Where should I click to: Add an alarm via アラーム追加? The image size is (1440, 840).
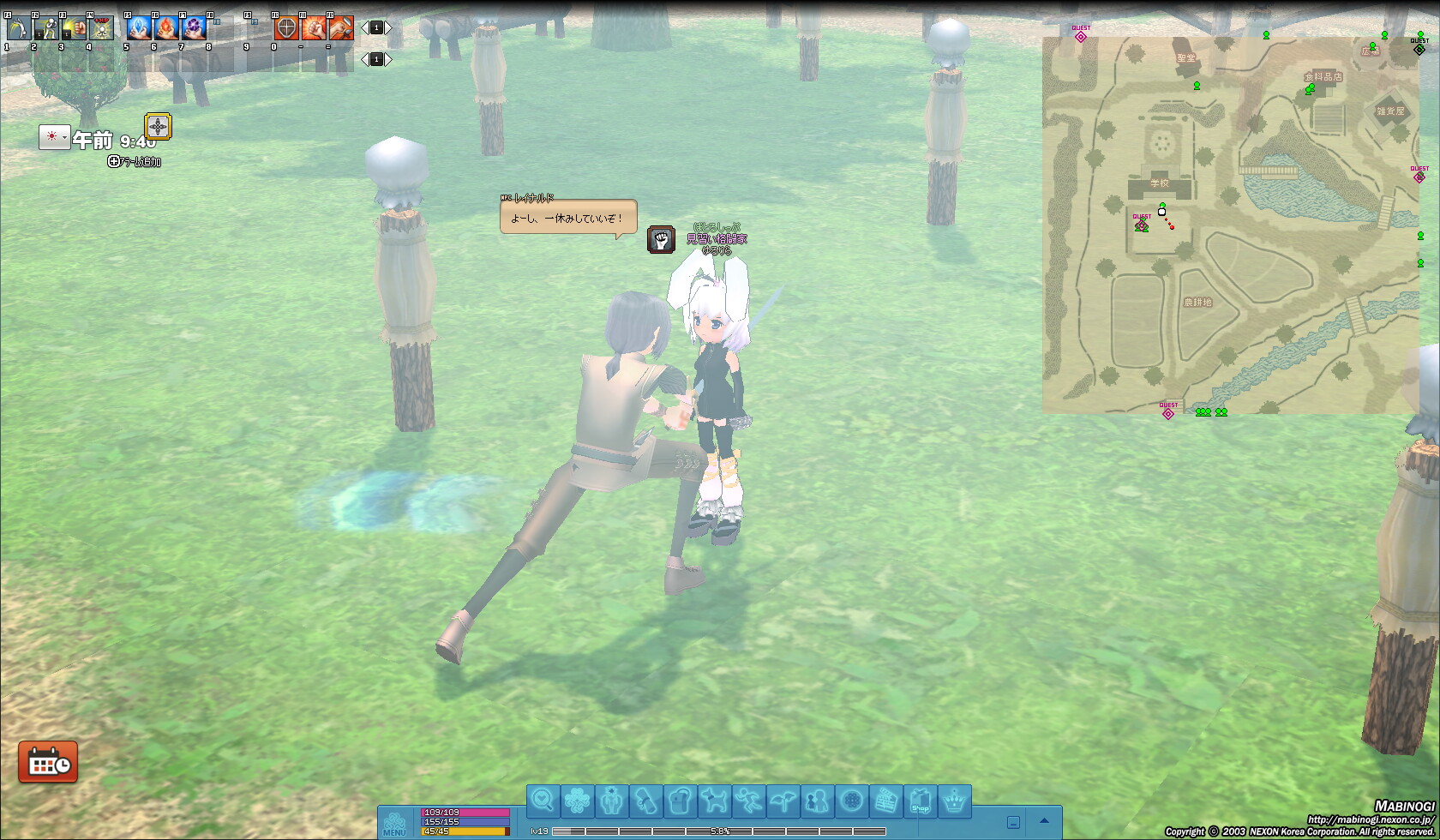[135, 161]
